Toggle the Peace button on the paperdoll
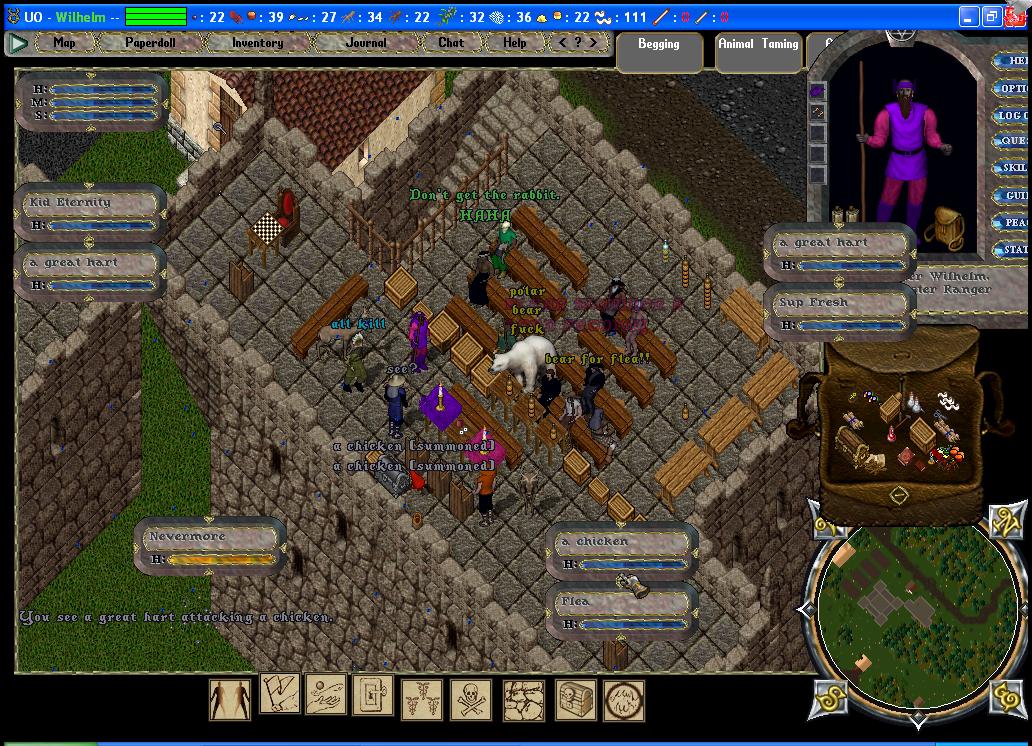This screenshot has width=1032, height=746. 1013,222
